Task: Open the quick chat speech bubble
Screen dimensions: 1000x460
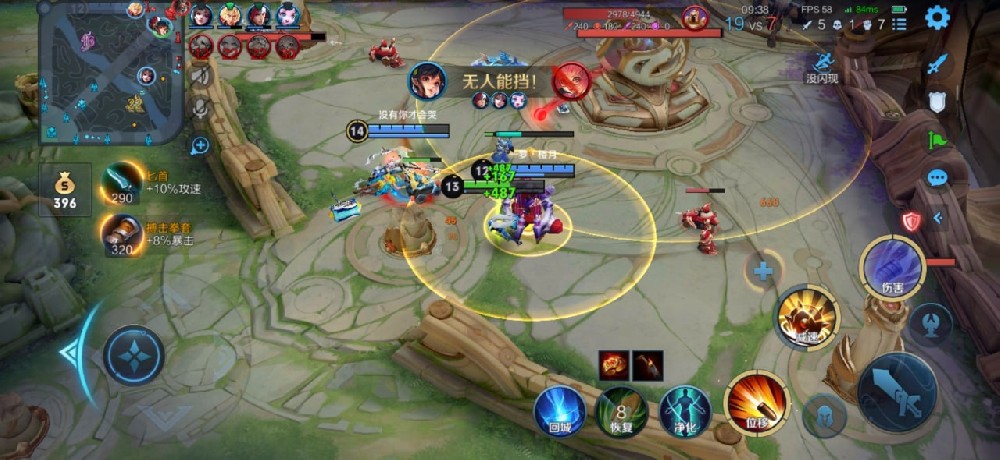Action: pos(937,178)
